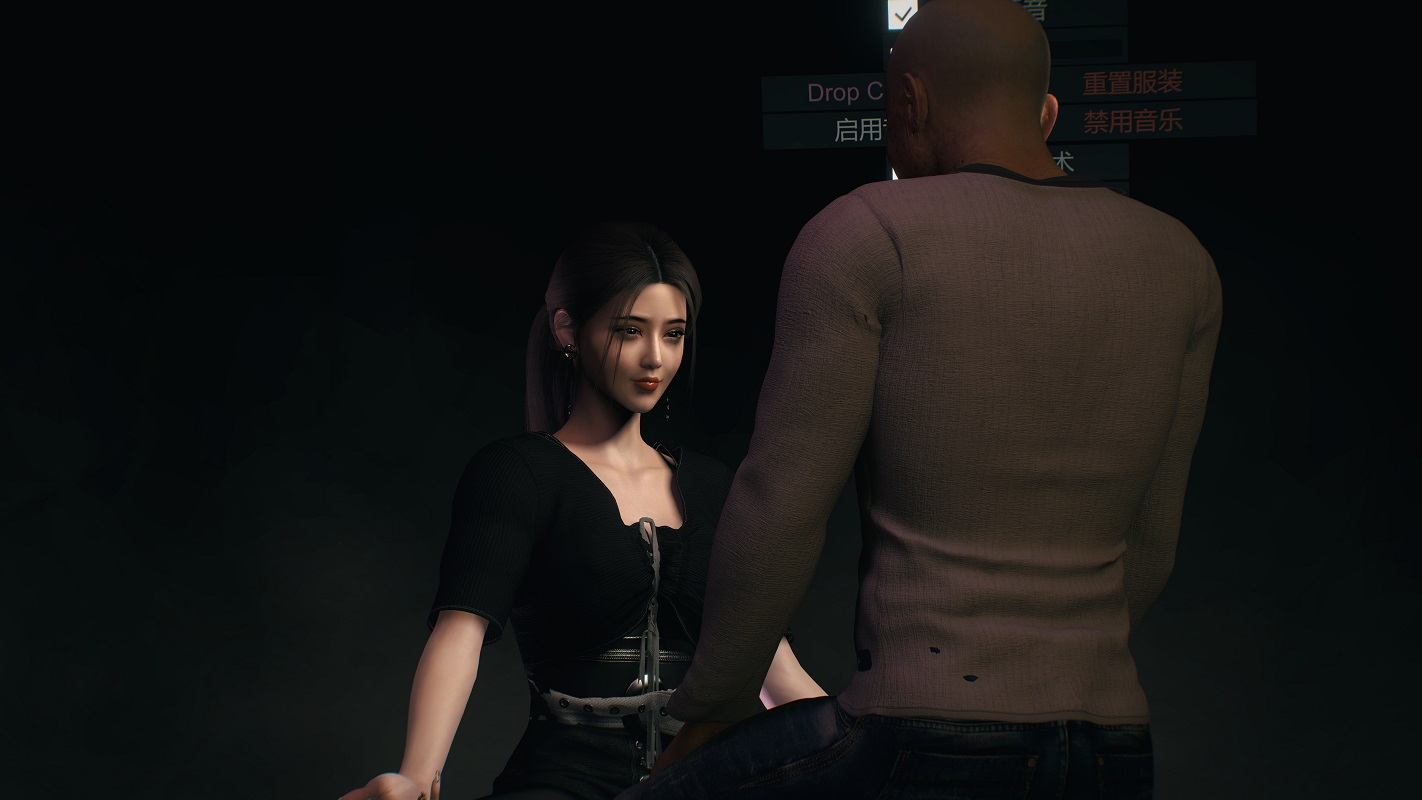Image resolution: width=1422 pixels, height=800 pixels.
Task: Toggle the checked checkbox at the menu top
Action: (x=903, y=13)
